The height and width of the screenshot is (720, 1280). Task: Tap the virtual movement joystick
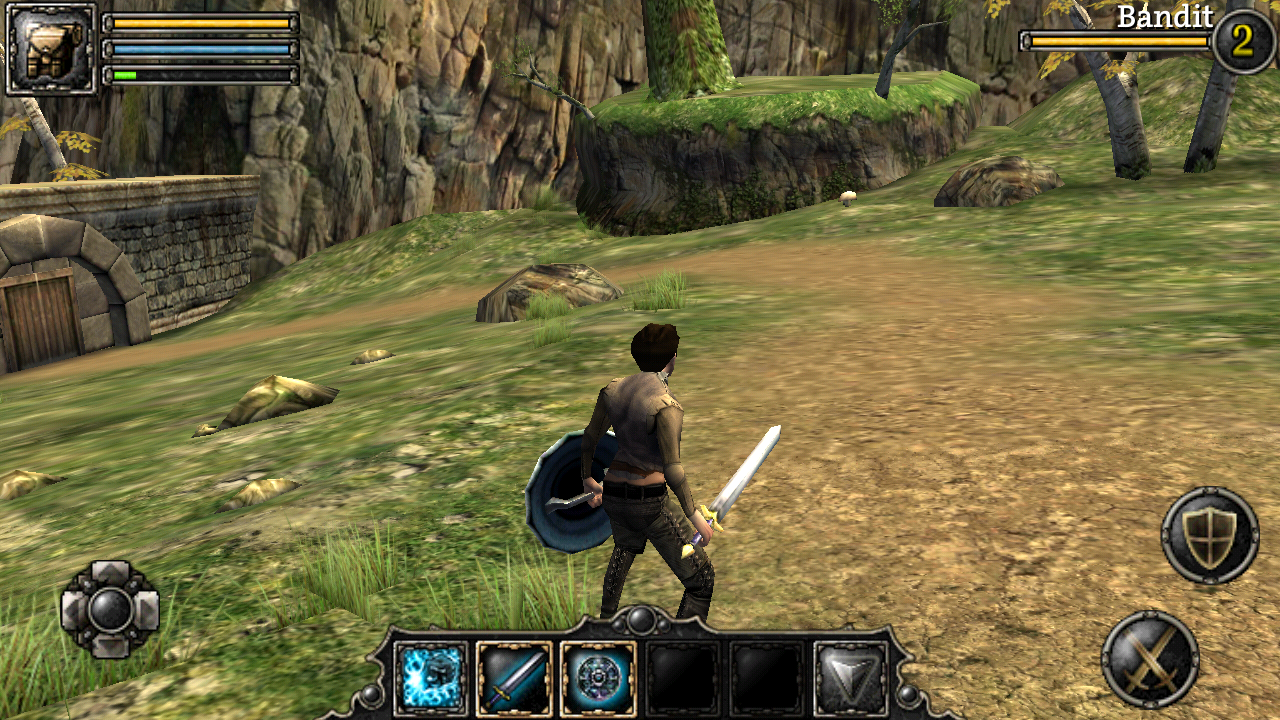[110, 609]
